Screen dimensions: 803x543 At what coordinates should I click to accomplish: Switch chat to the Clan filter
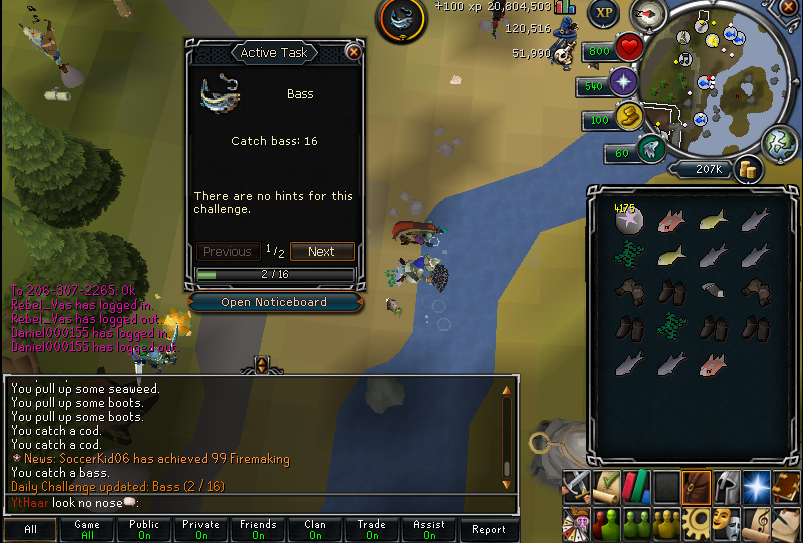point(316,529)
